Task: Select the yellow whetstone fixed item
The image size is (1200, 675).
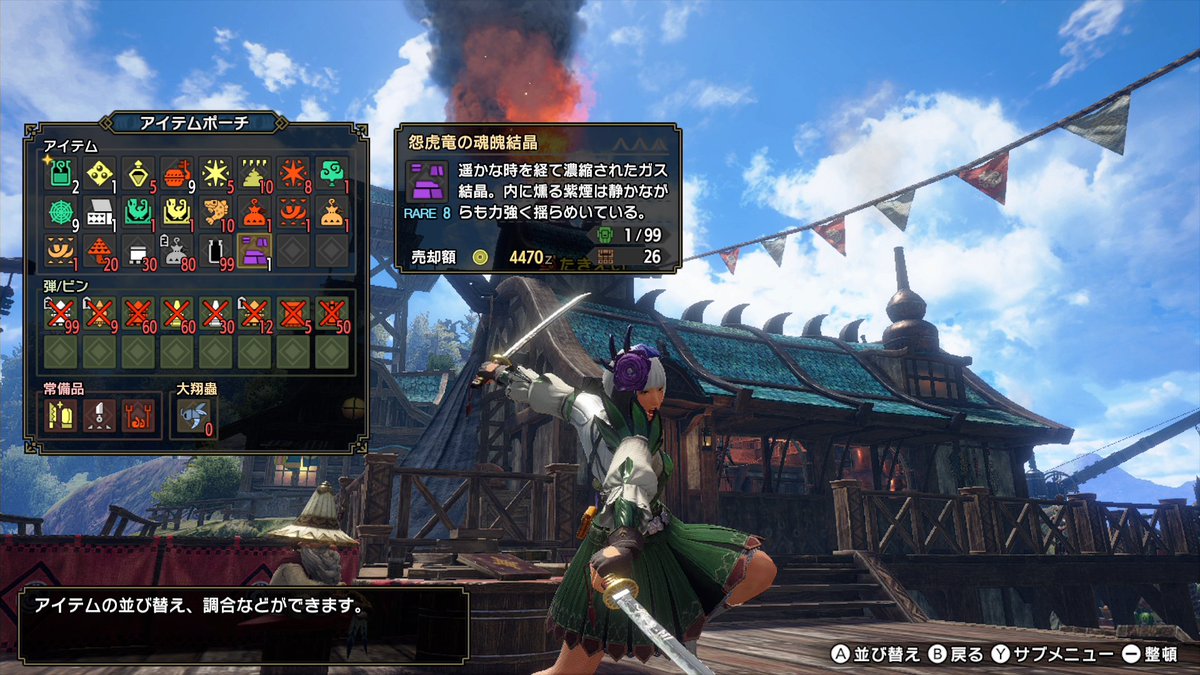Action: click(60, 415)
